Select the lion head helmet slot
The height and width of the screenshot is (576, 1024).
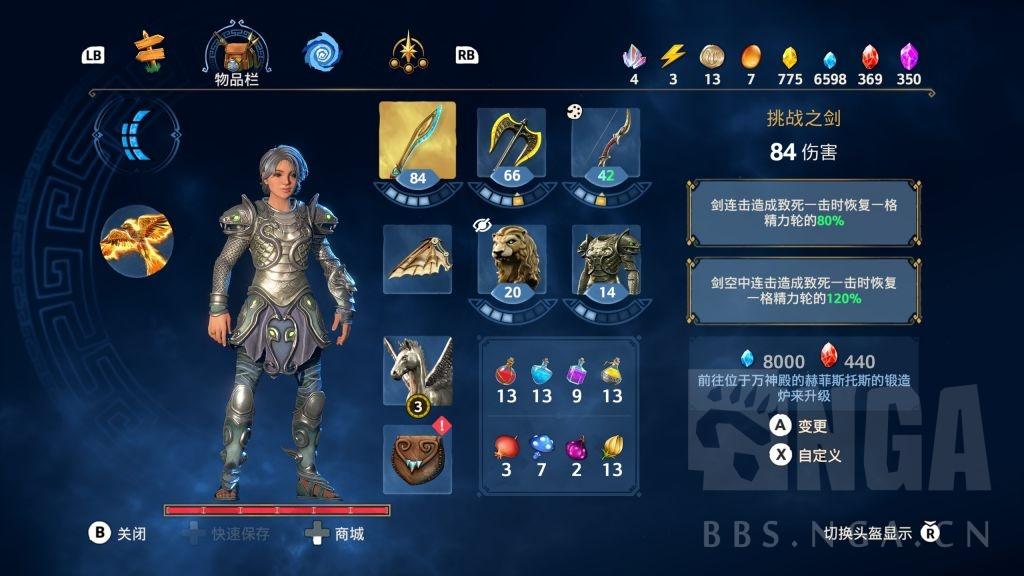pyautogui.click(x=512, y=258)
